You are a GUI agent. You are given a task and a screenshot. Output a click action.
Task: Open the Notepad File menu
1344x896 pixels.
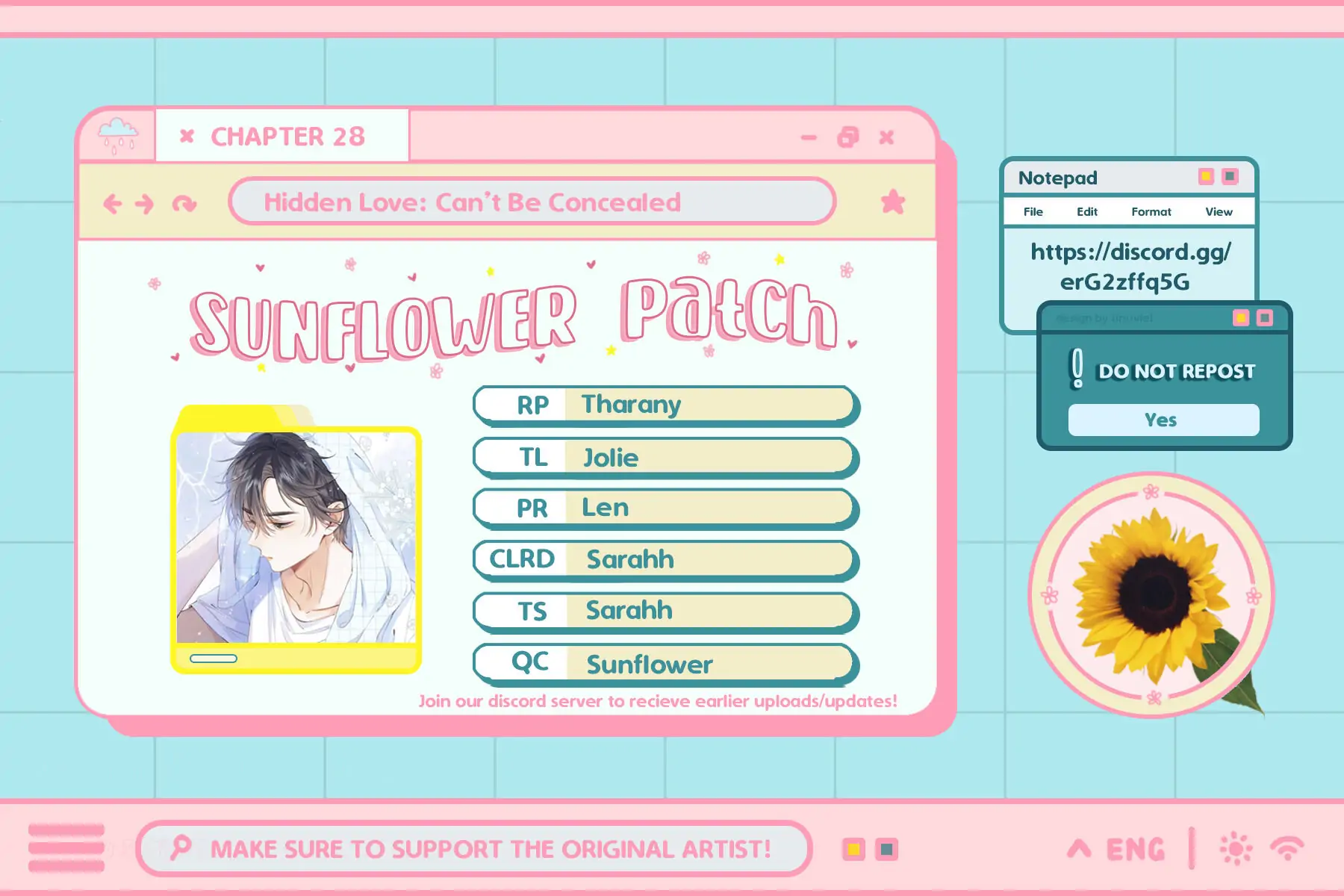click(x=1033, y=212)
